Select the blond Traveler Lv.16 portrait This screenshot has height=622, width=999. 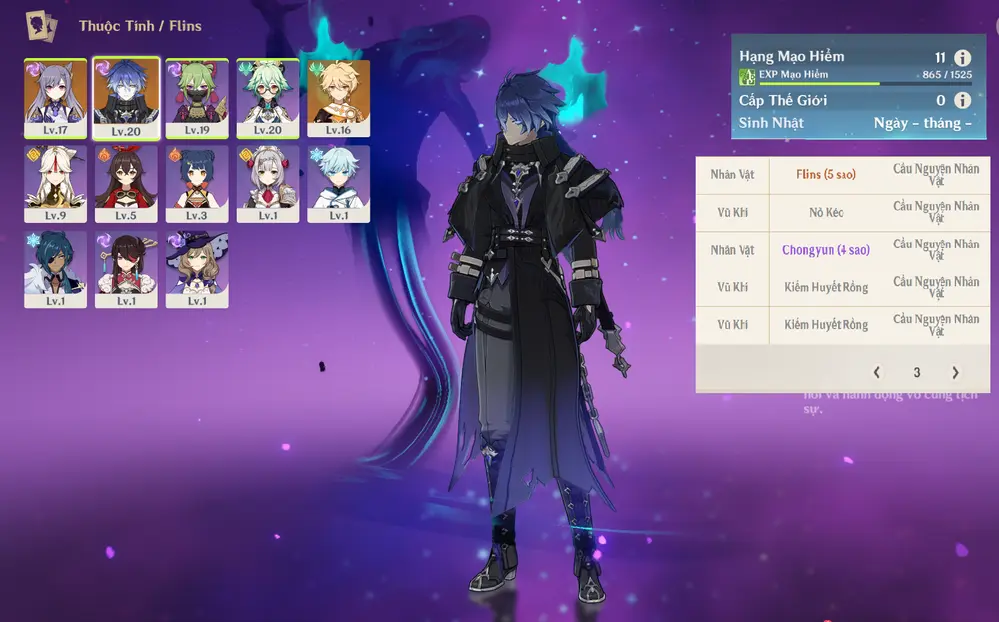(339, 97)
